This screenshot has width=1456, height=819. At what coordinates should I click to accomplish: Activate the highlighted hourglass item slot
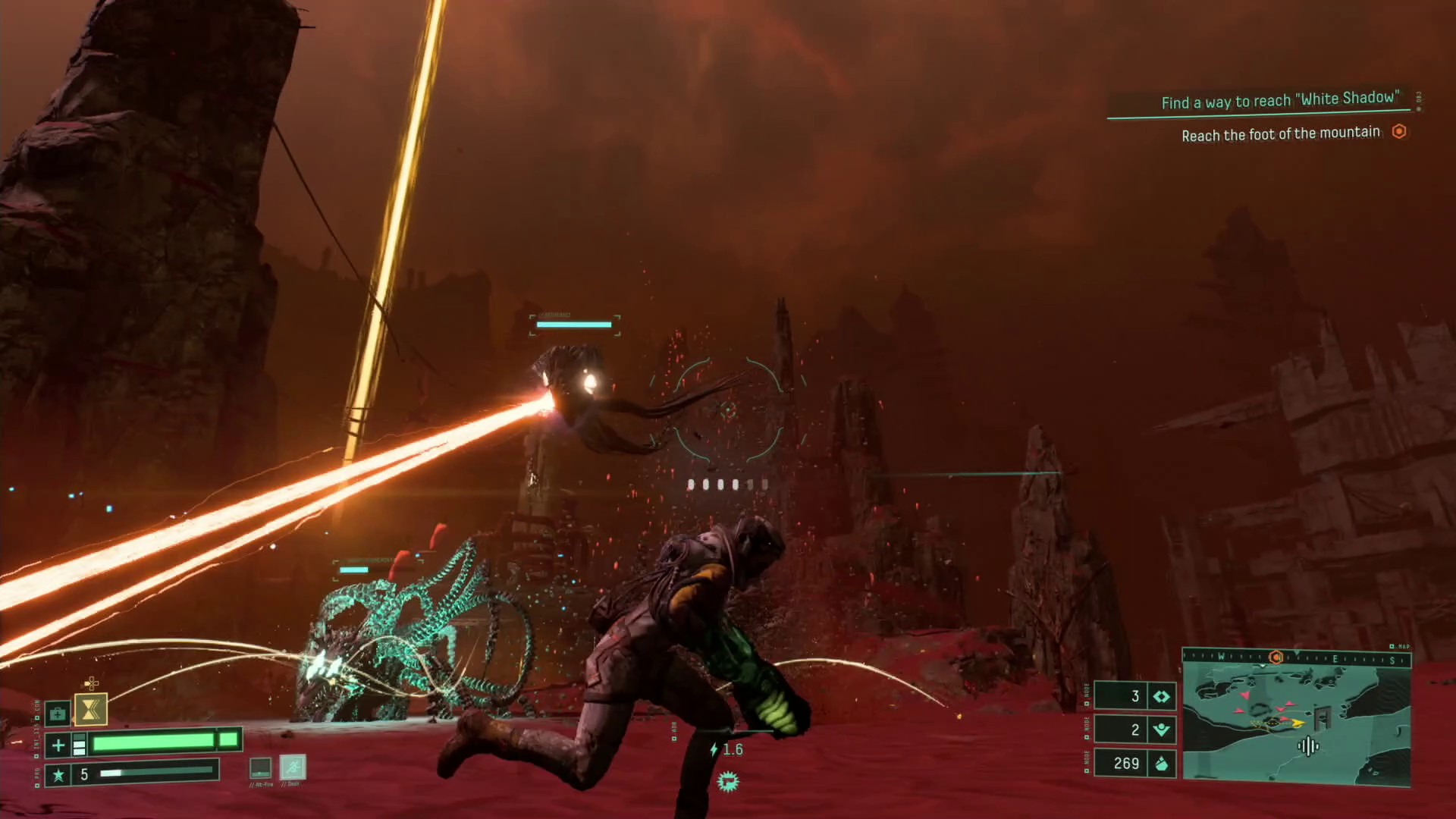click(x=91, y=710)
